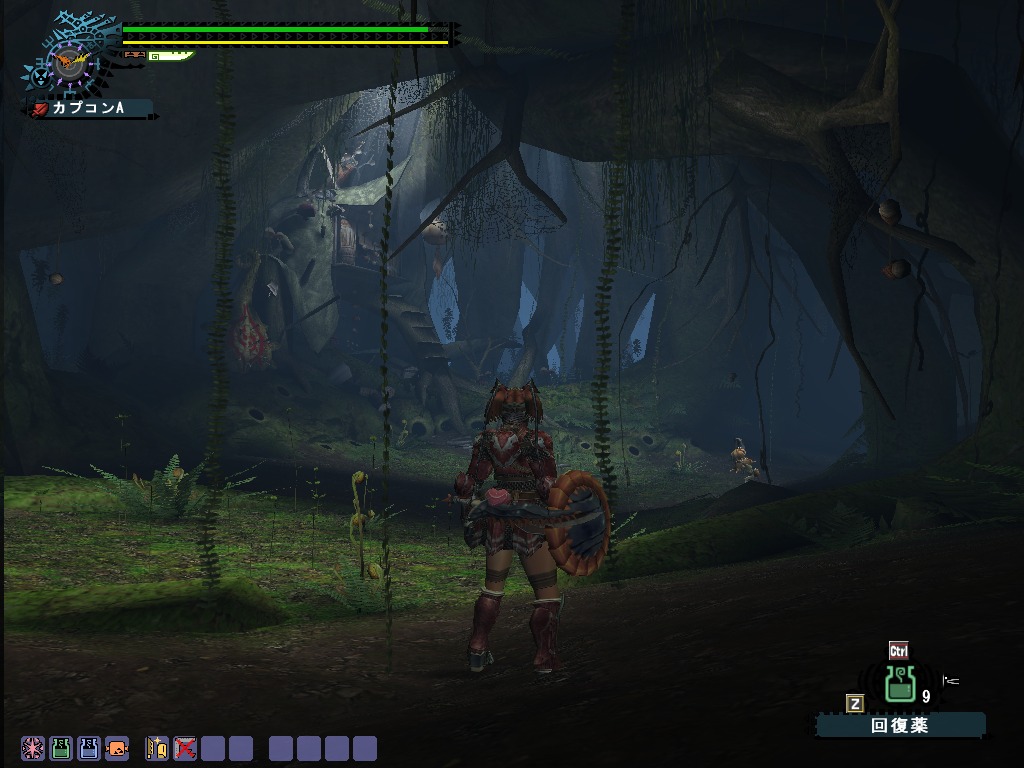
Task: Select the pink snowflake shortcut icon
Action: (33, 748)
